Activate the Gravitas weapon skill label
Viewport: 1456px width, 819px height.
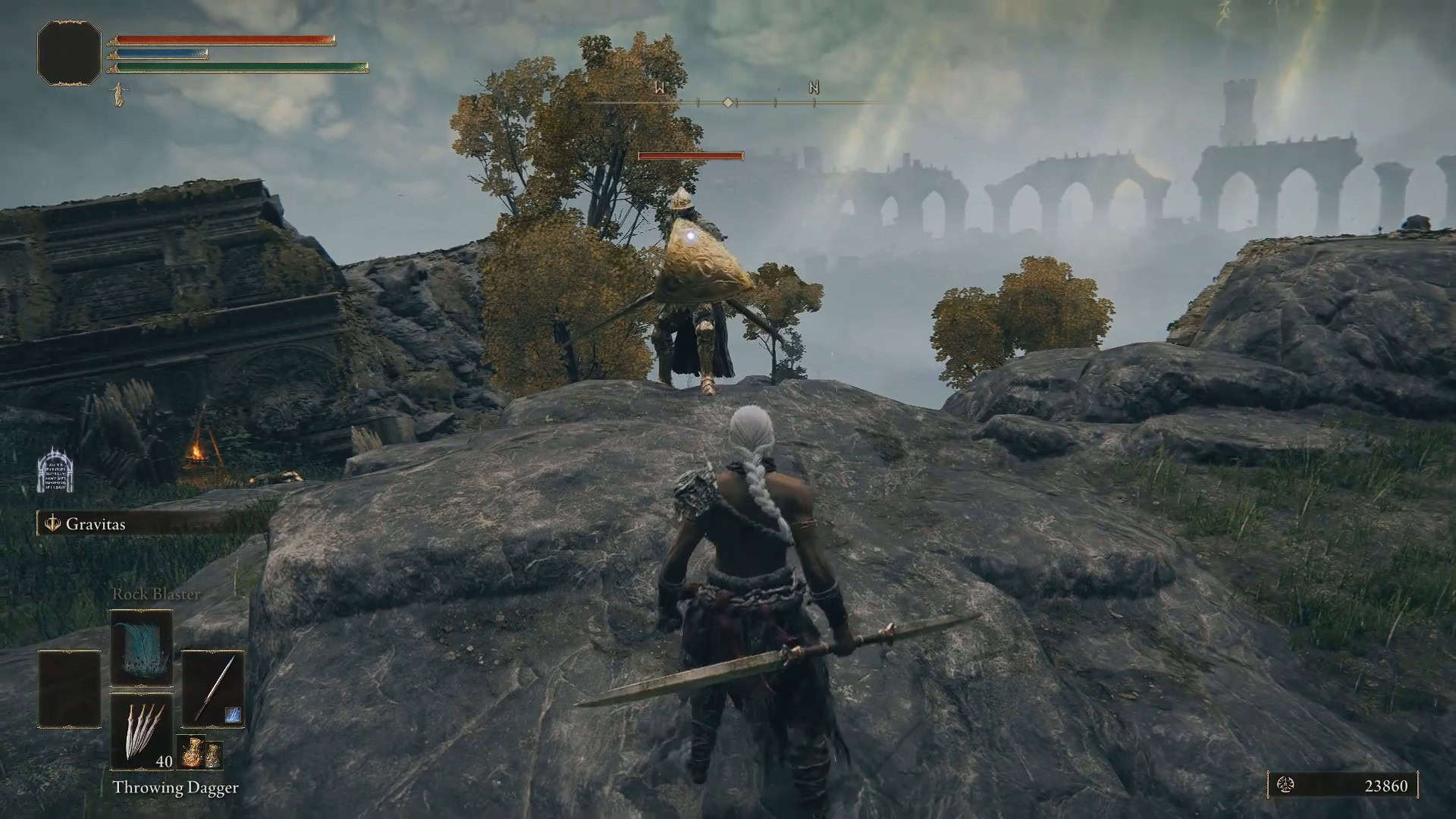95,524
